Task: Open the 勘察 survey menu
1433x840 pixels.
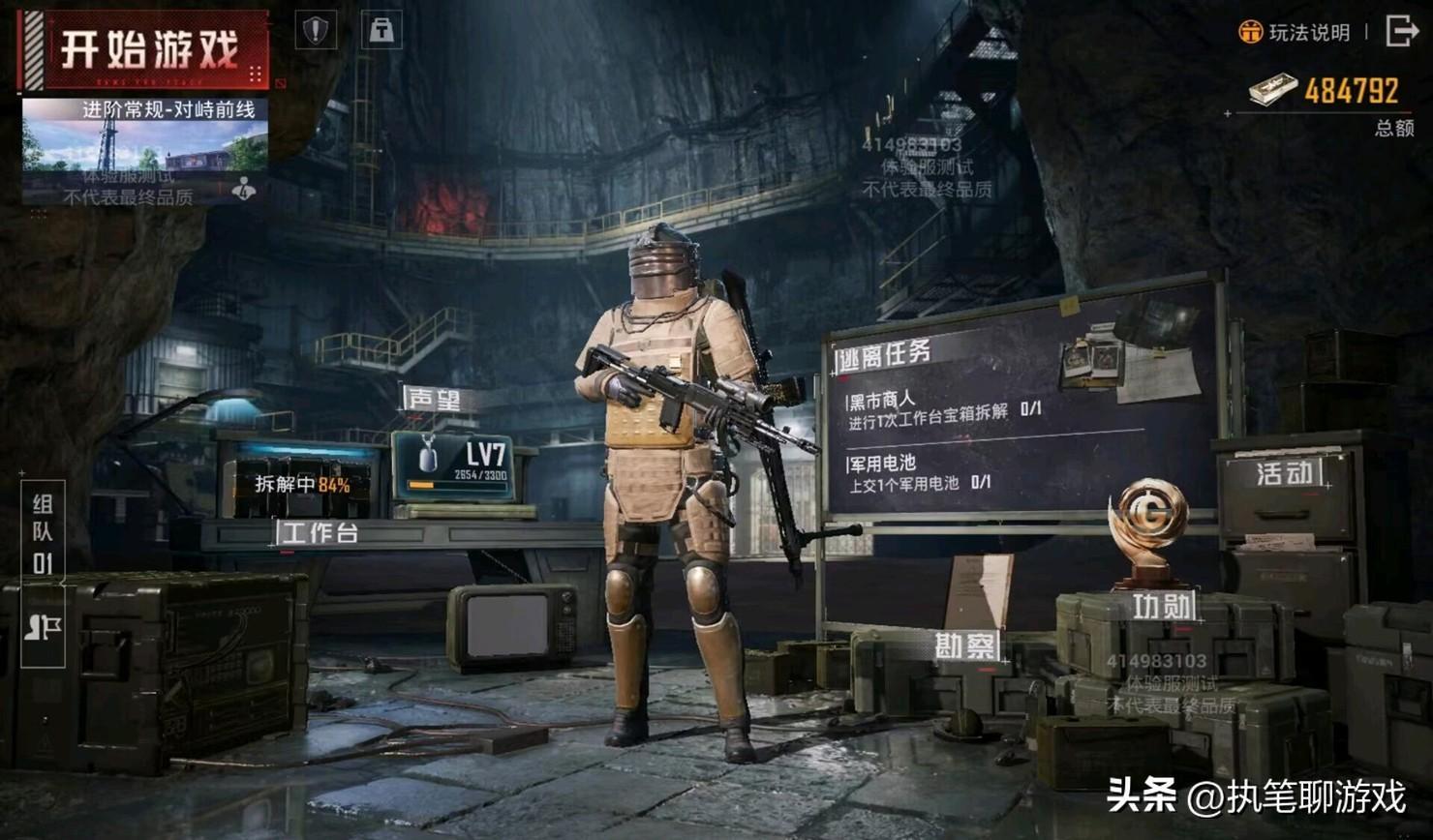Action: pyautogui.click(x=964, y=645)
